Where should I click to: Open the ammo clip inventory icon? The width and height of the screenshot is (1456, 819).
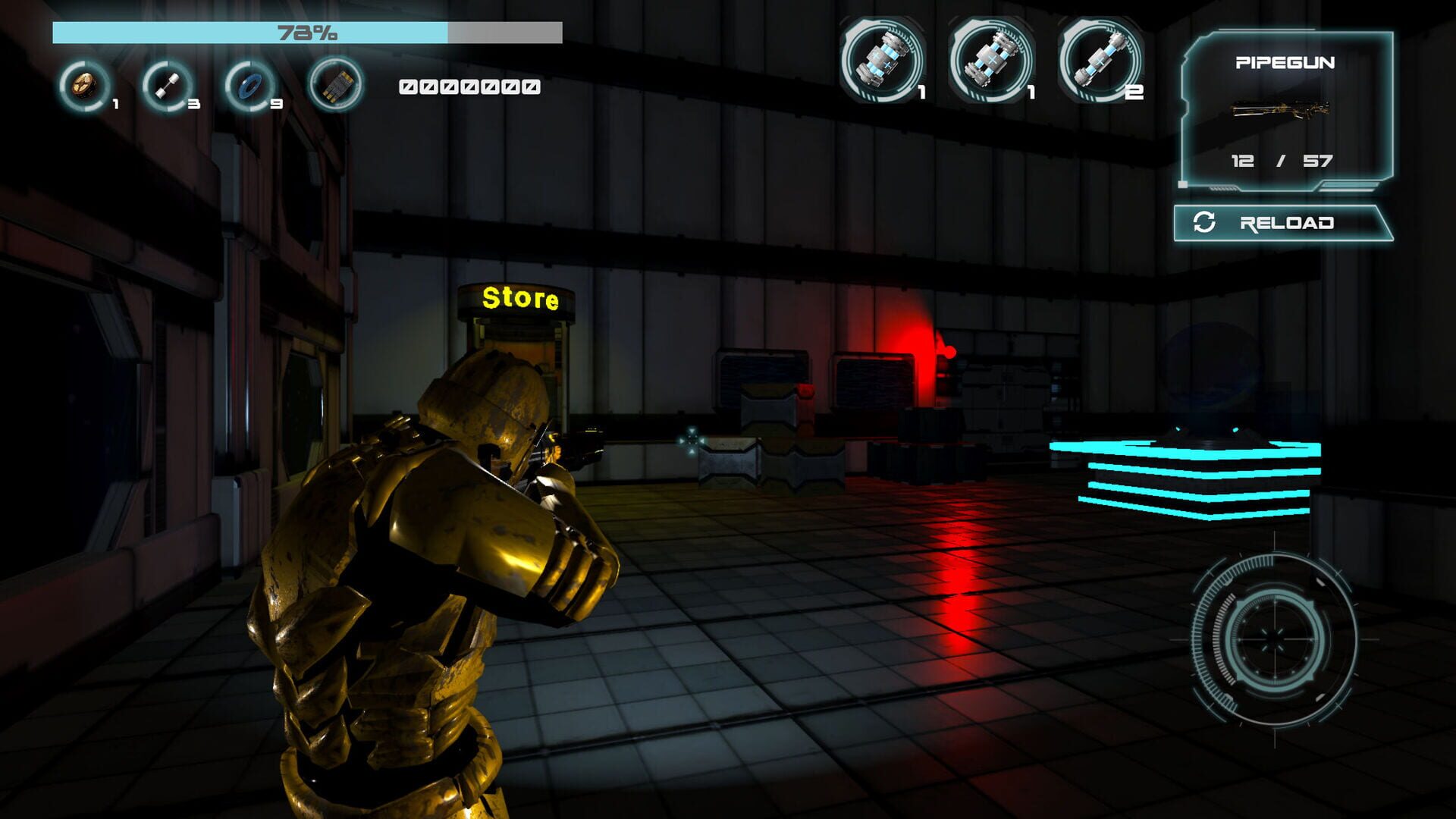click(335, 85)
